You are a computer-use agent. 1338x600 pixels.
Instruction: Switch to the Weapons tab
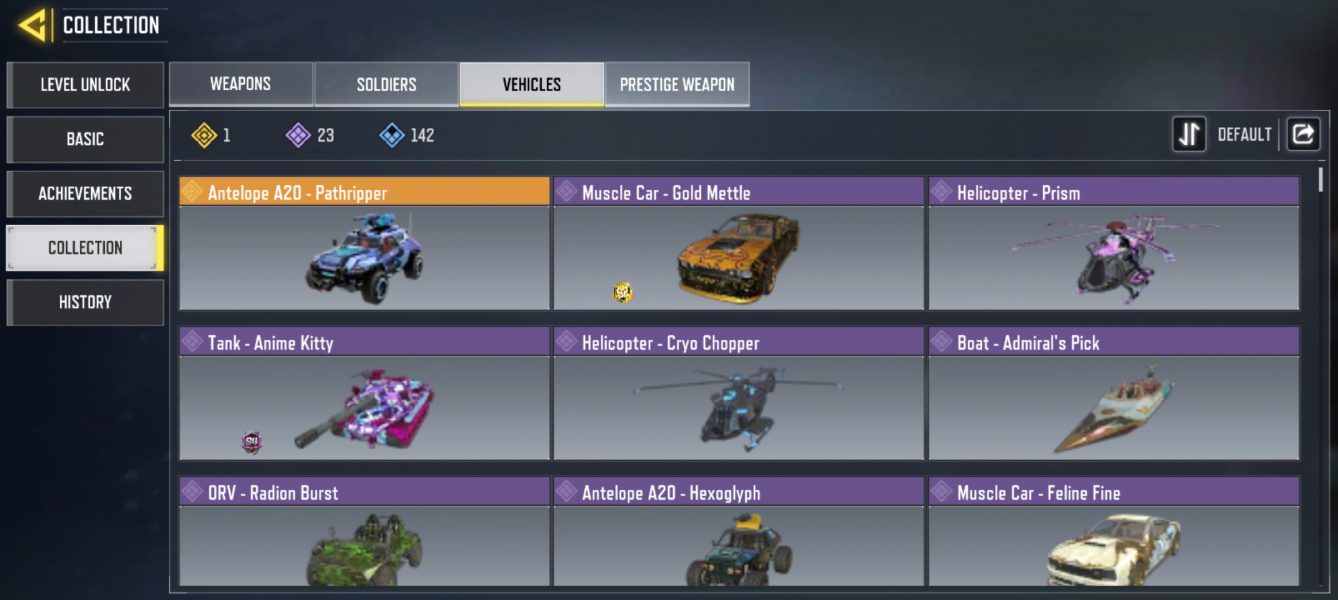pyautogui.click(x=240, y=84)
